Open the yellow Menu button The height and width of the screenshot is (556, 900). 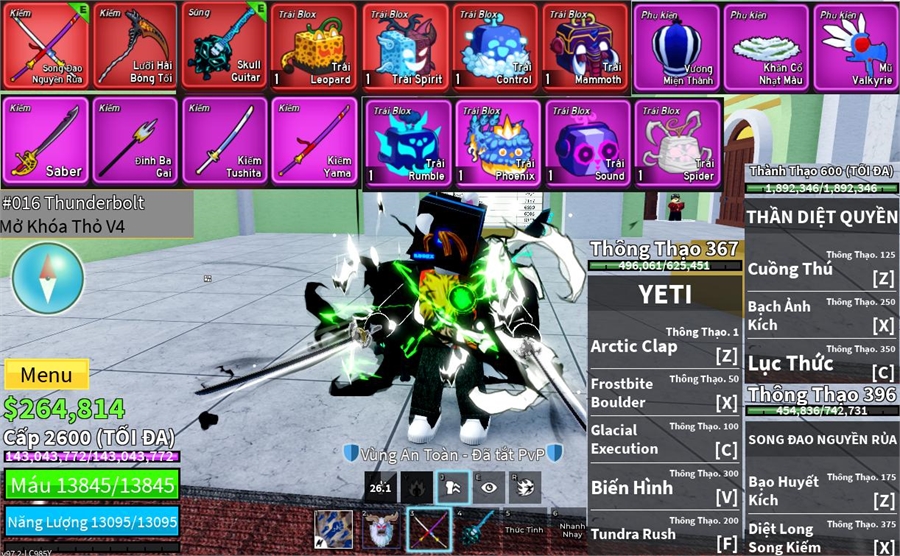point(46,375)
